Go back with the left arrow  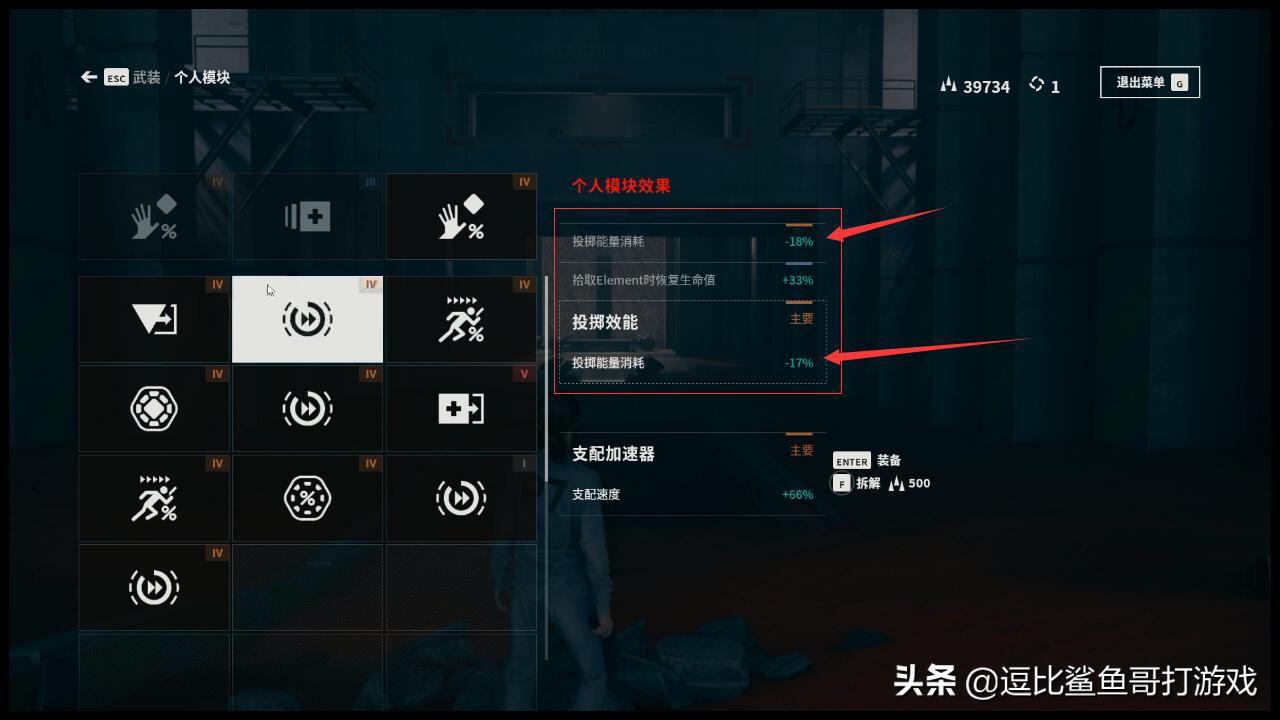(89, 77)
